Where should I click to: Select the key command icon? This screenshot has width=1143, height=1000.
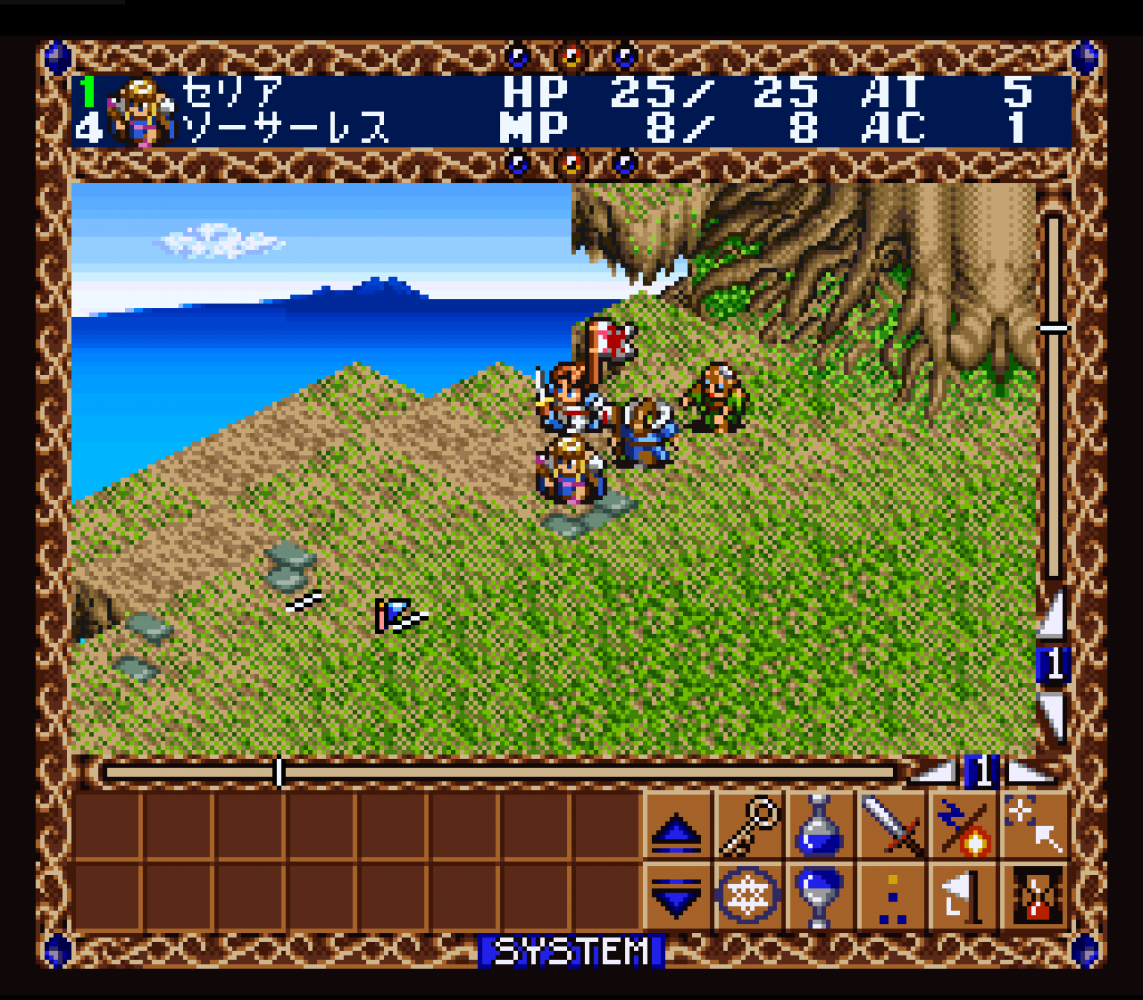(x=749, y=827)
